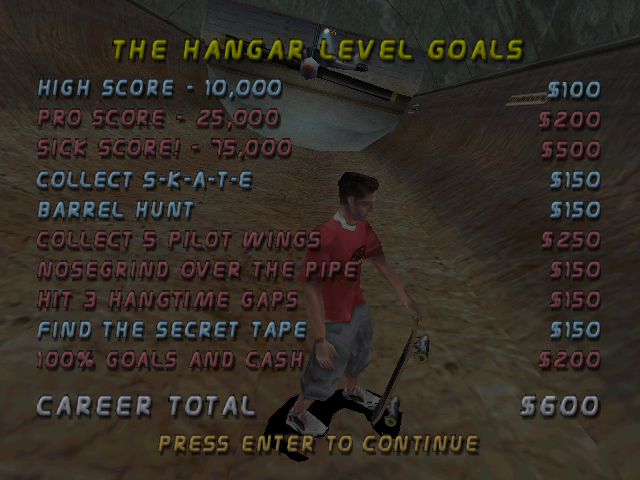
Task: Click the Sick Score 75,000 goal
Action: coord(165,149)
